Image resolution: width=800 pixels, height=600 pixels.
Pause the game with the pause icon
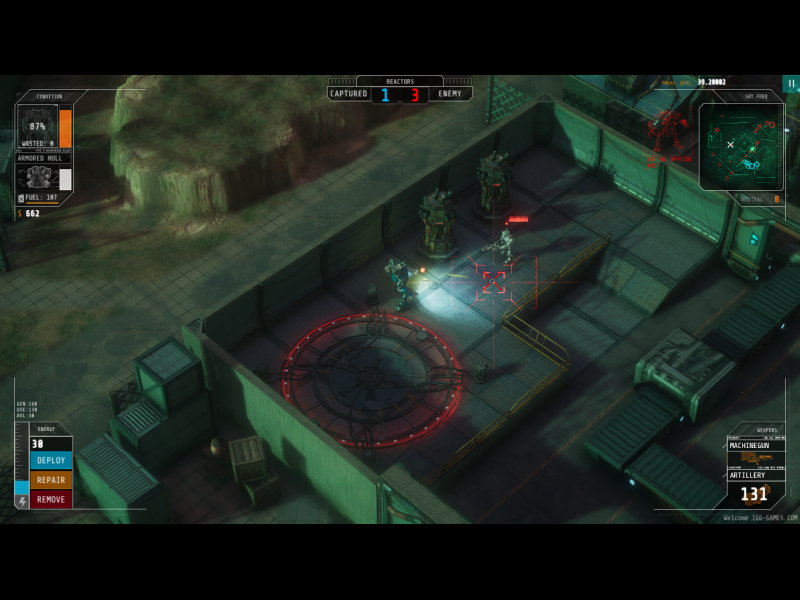click(x=791, y=84)
